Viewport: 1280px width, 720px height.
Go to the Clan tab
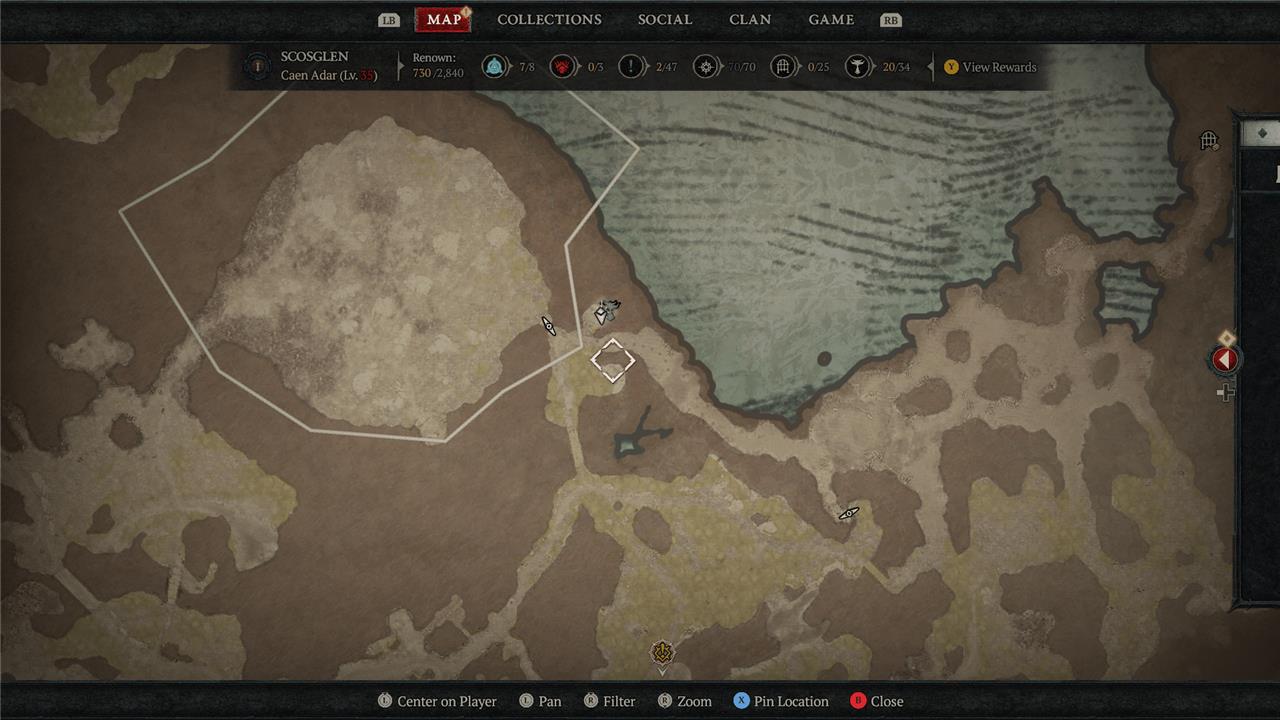coord(750,20)
